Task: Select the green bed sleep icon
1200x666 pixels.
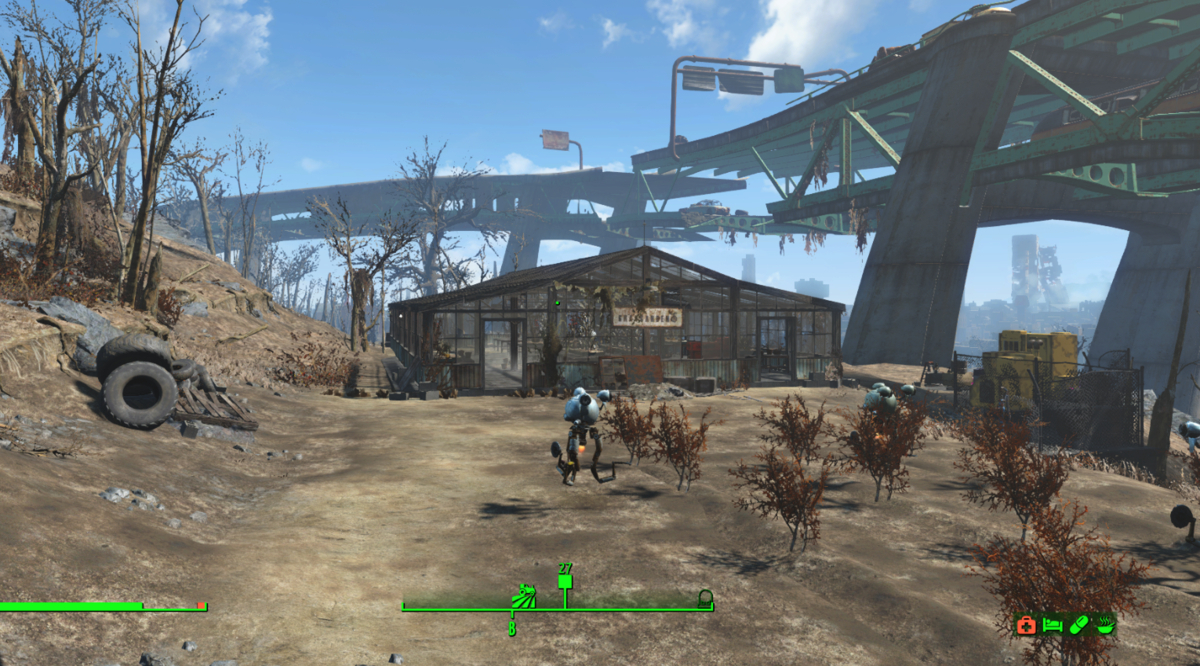Action: tap(1052, 625)
